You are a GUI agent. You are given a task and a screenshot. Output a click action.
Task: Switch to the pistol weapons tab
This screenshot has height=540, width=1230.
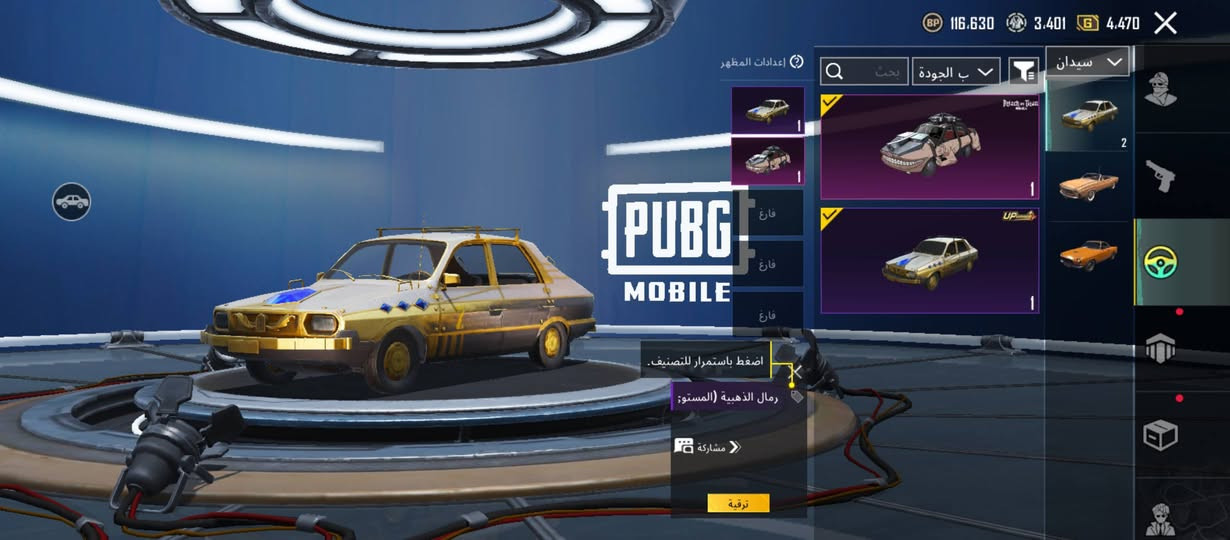click(x=1160, y=176)
